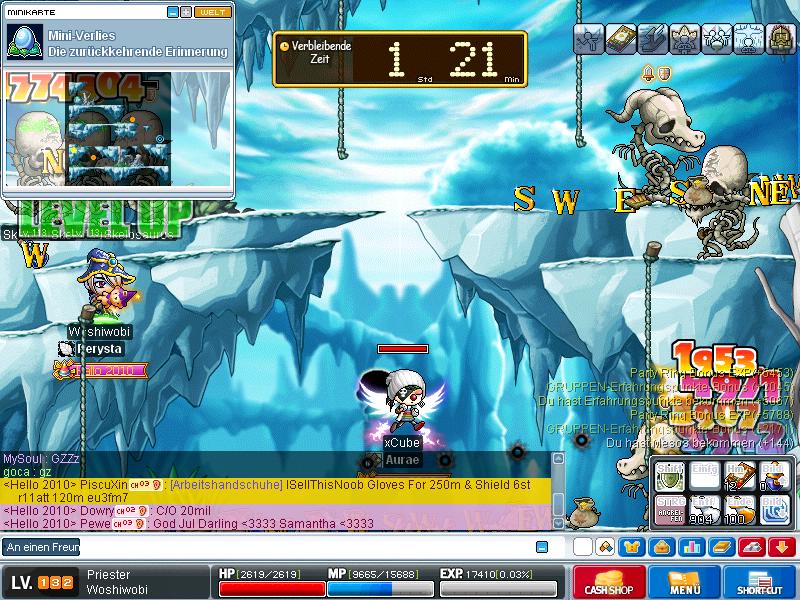Open the Menü panel
Image resolution: width=800 pixels, height=600 pixels.
[685, 582]
